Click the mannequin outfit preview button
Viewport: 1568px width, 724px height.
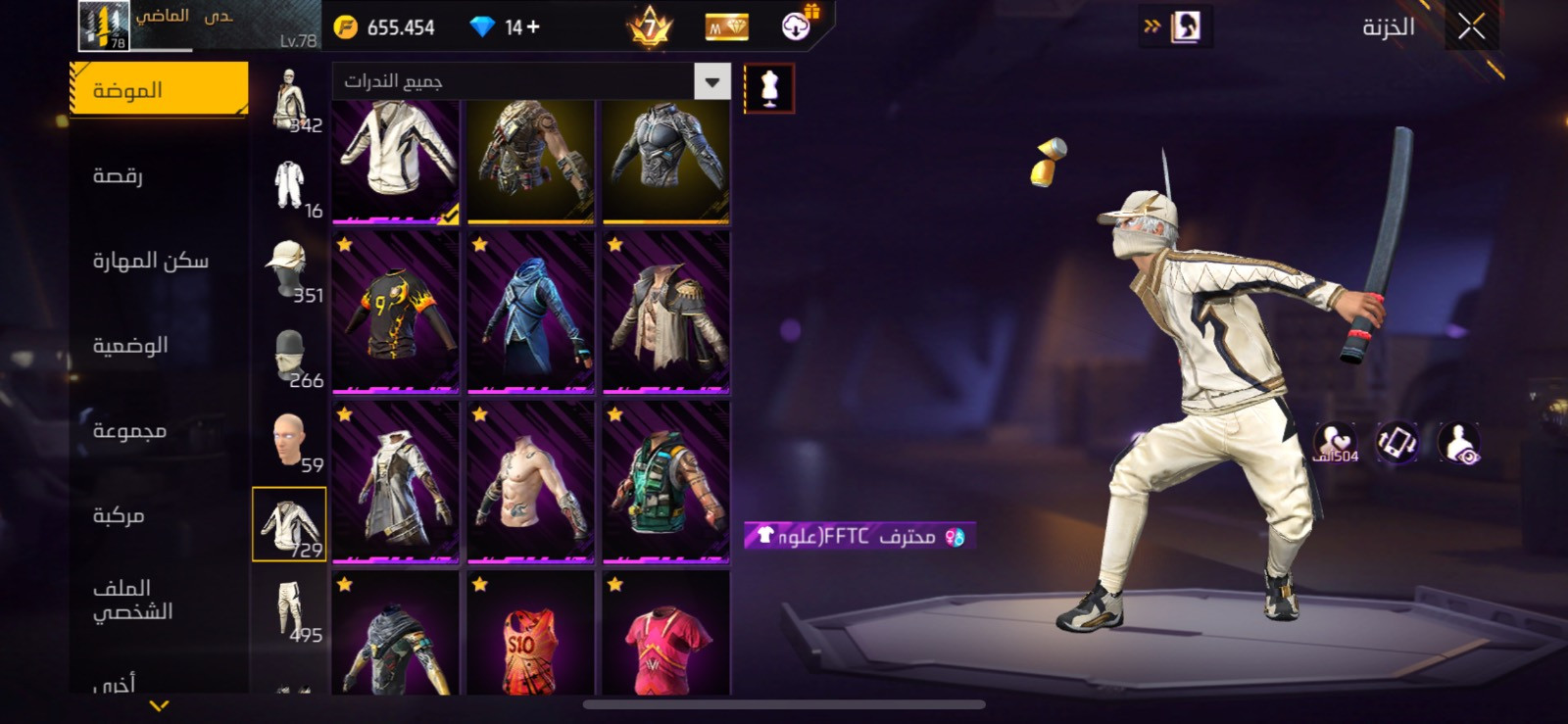coord(769,88)
